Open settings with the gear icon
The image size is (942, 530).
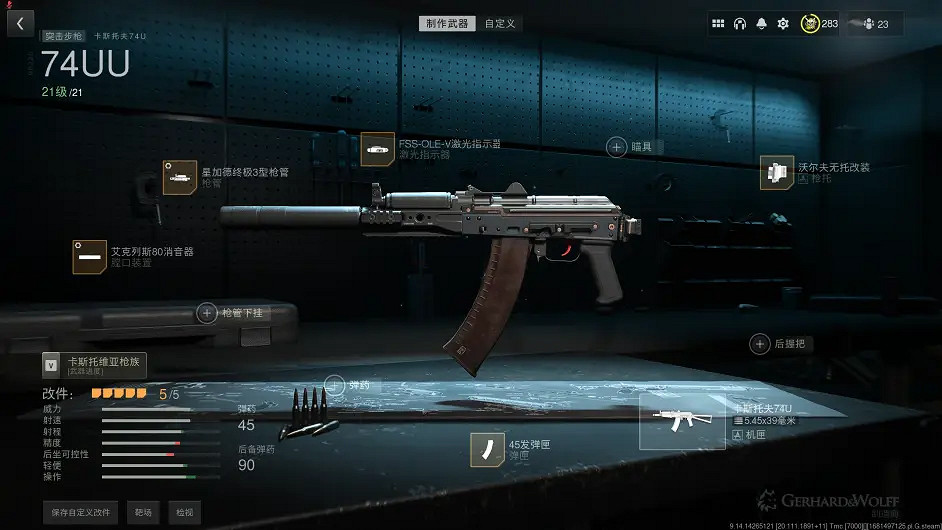[x=783, y=24]
